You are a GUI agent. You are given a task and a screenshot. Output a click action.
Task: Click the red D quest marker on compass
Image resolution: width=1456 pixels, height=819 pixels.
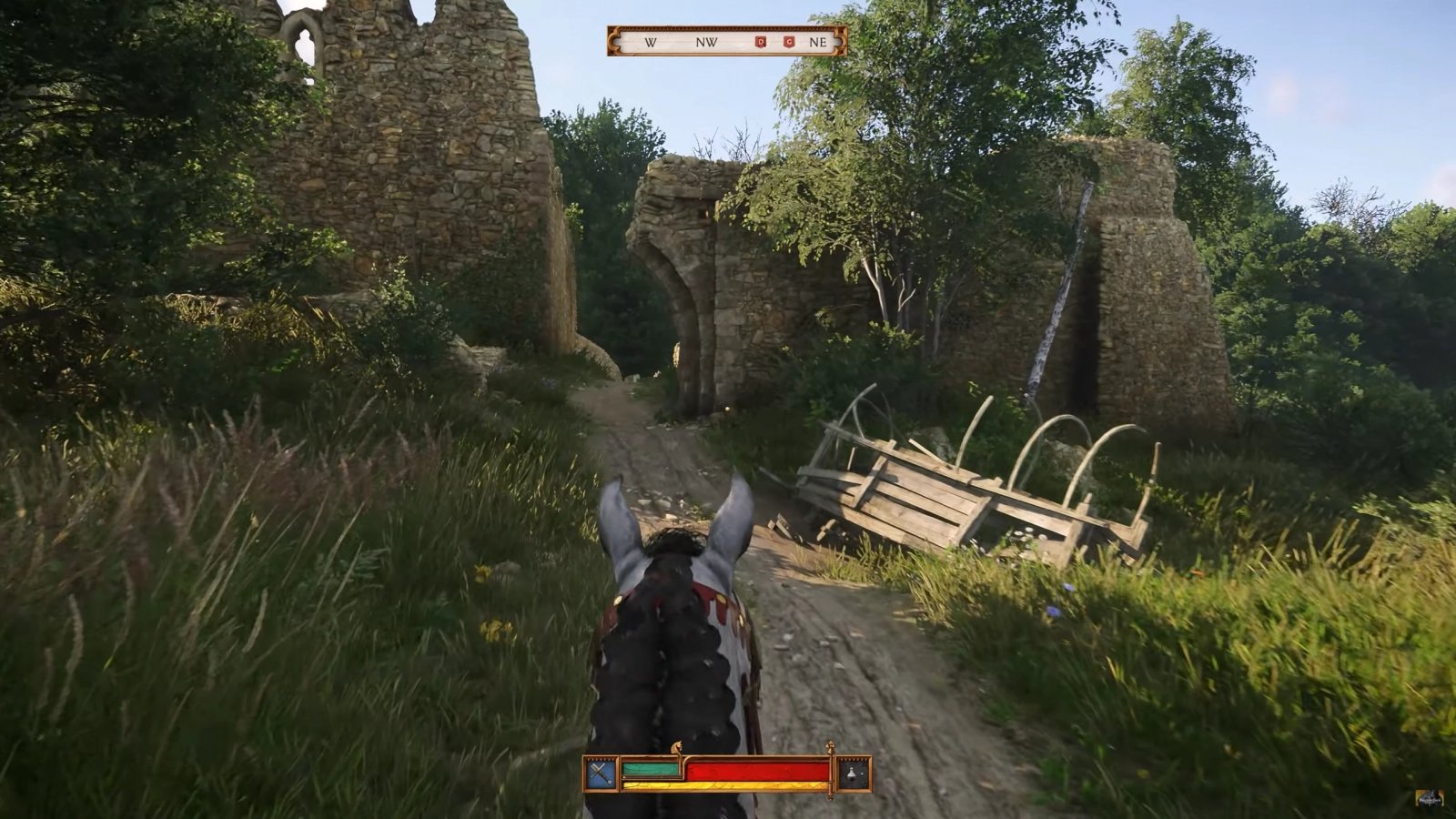(x=761, y=42)
